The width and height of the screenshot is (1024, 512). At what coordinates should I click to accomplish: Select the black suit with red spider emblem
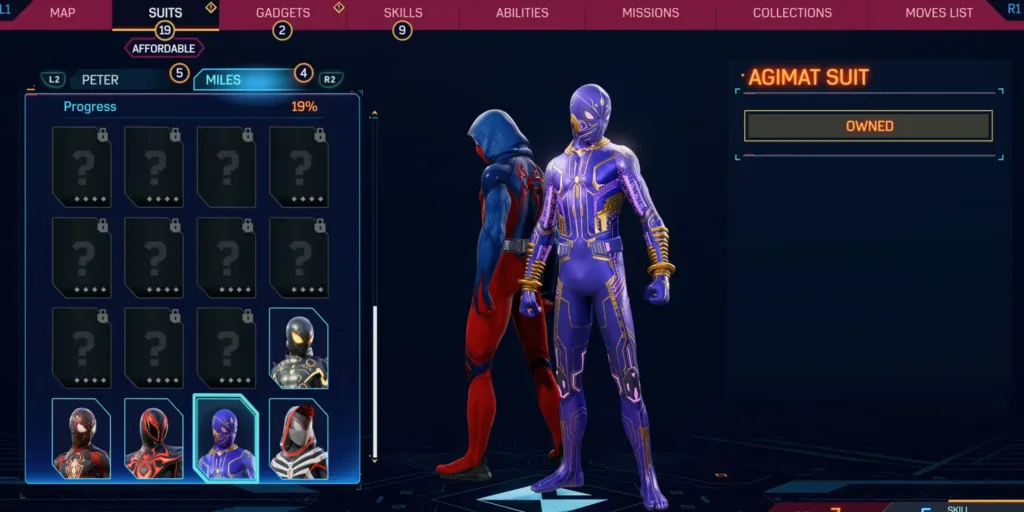tap(81, 438)
